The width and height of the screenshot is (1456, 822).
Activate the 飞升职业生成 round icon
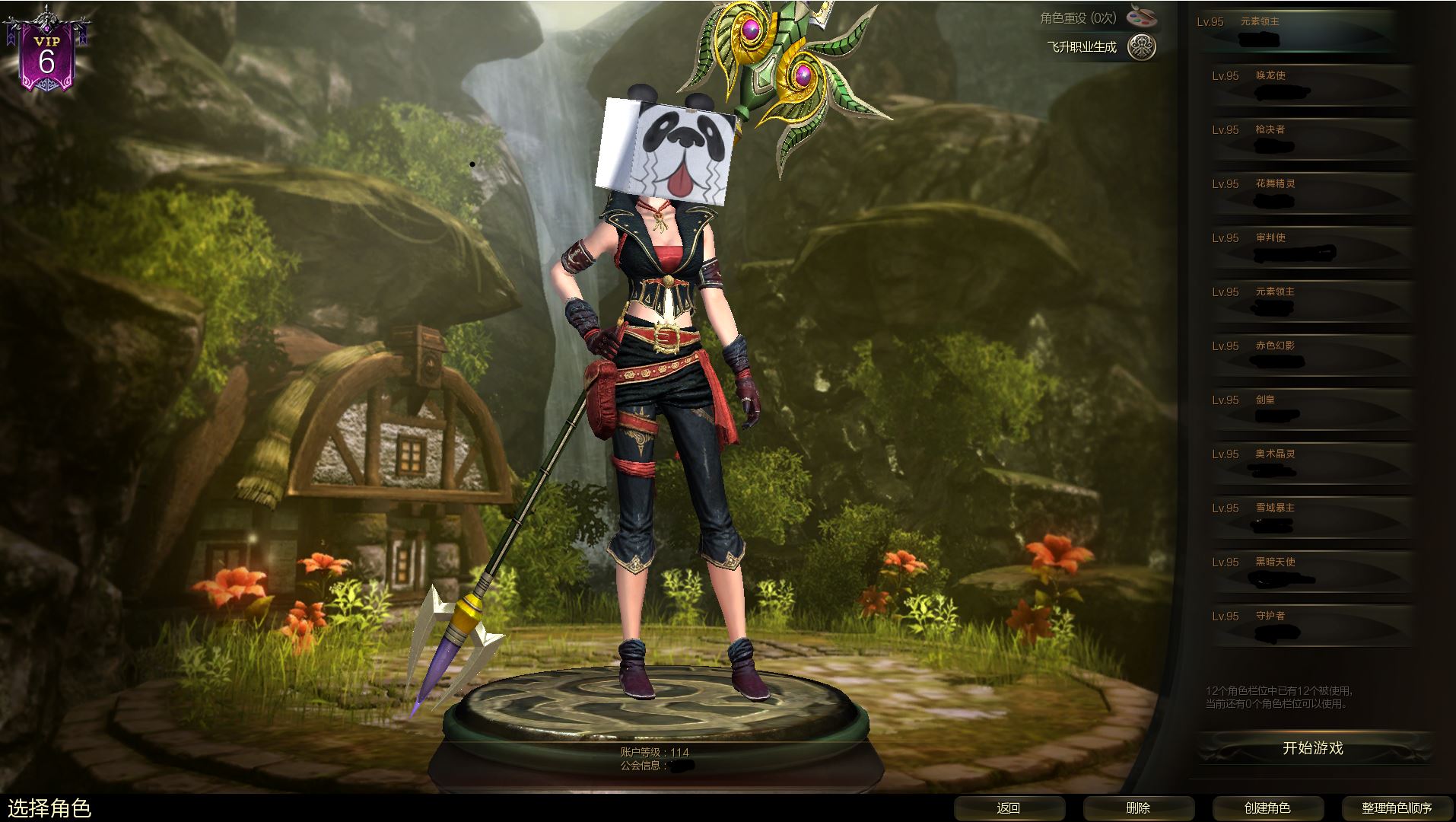pyautogui.click(x=1141, y=47)
